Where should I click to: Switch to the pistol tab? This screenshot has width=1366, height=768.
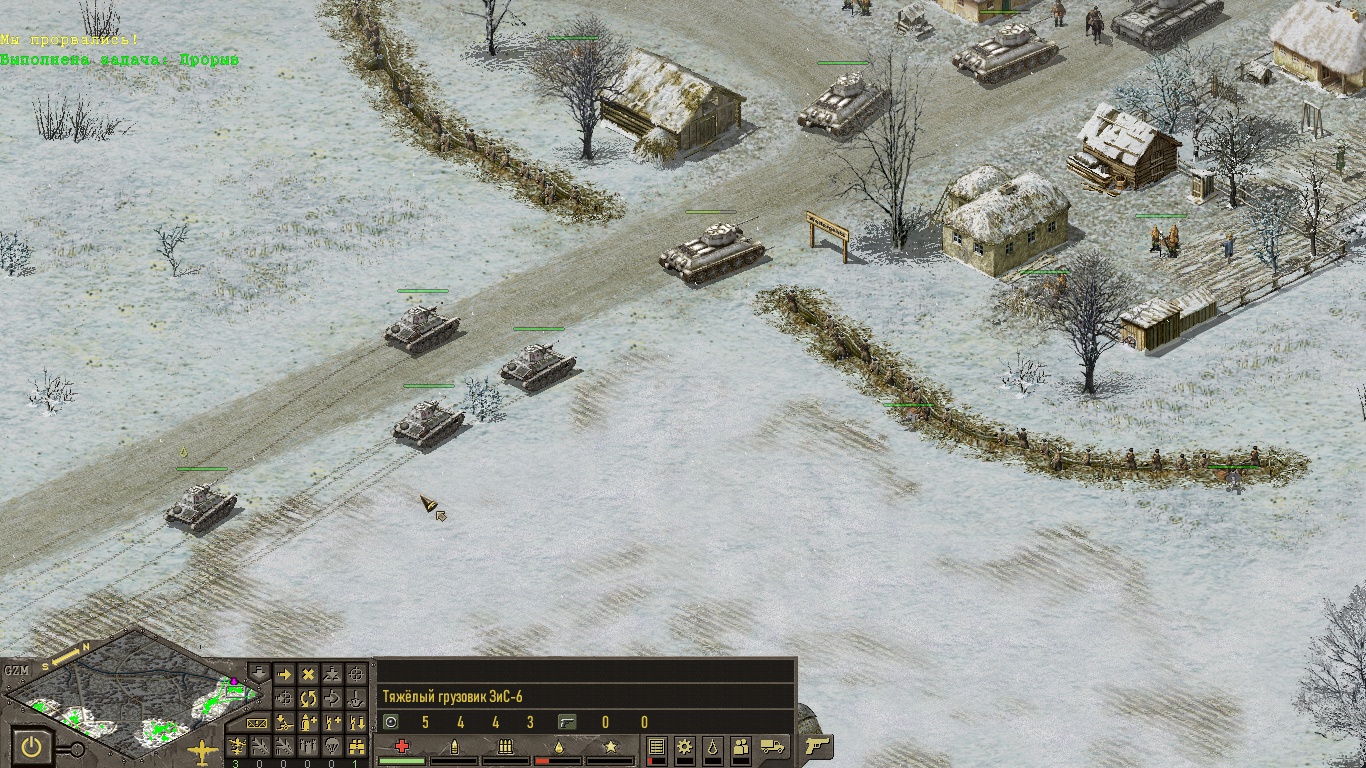pyautogui.click(x=818, y=746)
